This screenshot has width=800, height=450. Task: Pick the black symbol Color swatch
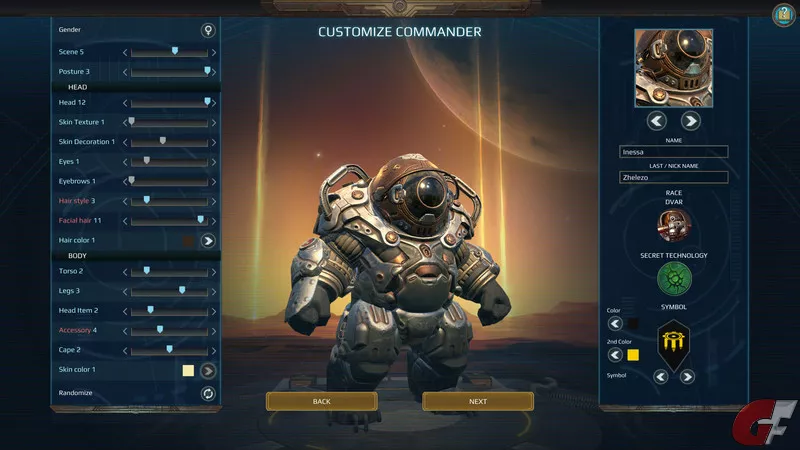pos(633,323)
